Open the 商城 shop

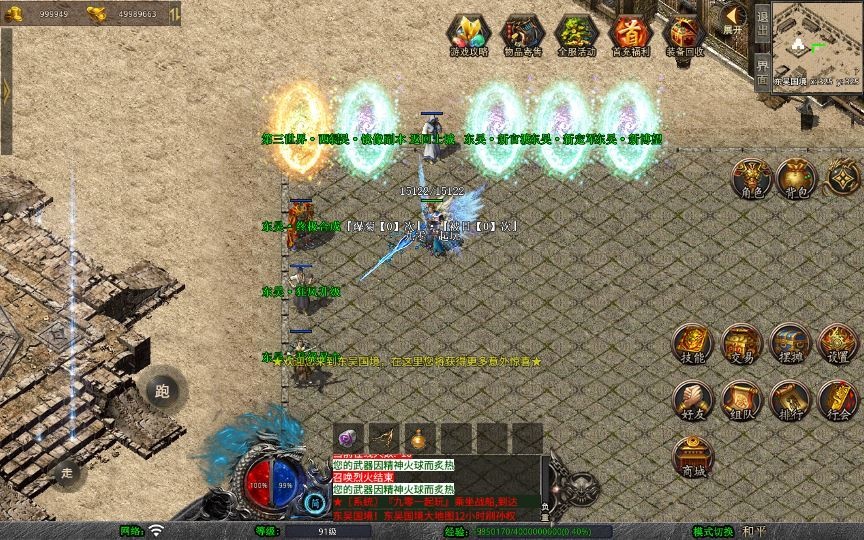tap(692, 456)
